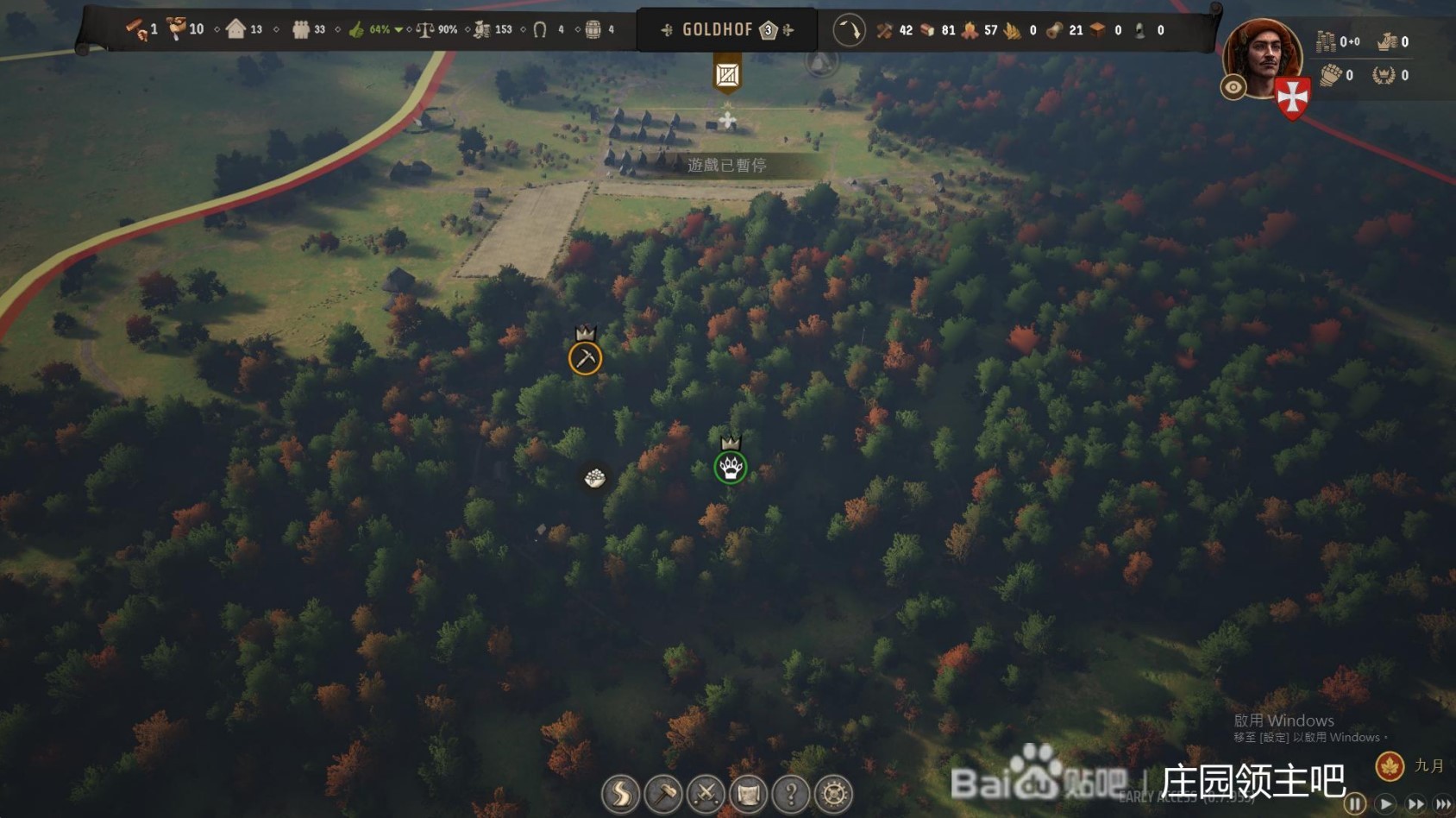The image size is (1456, 818).
Task: Select the white berry deposit marker
Action: 594,477
